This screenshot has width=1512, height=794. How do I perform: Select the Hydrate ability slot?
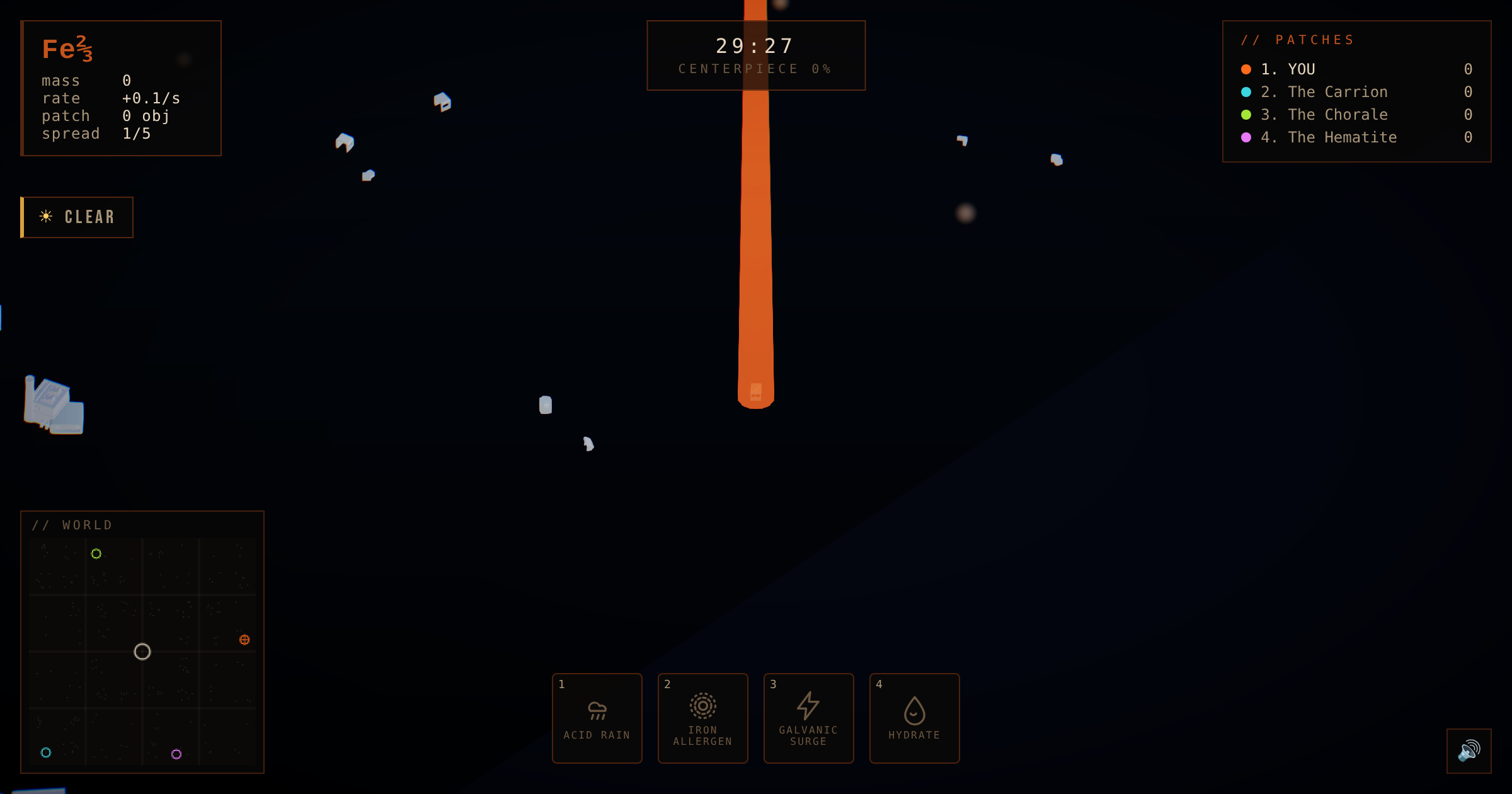[x=914, y=718]
